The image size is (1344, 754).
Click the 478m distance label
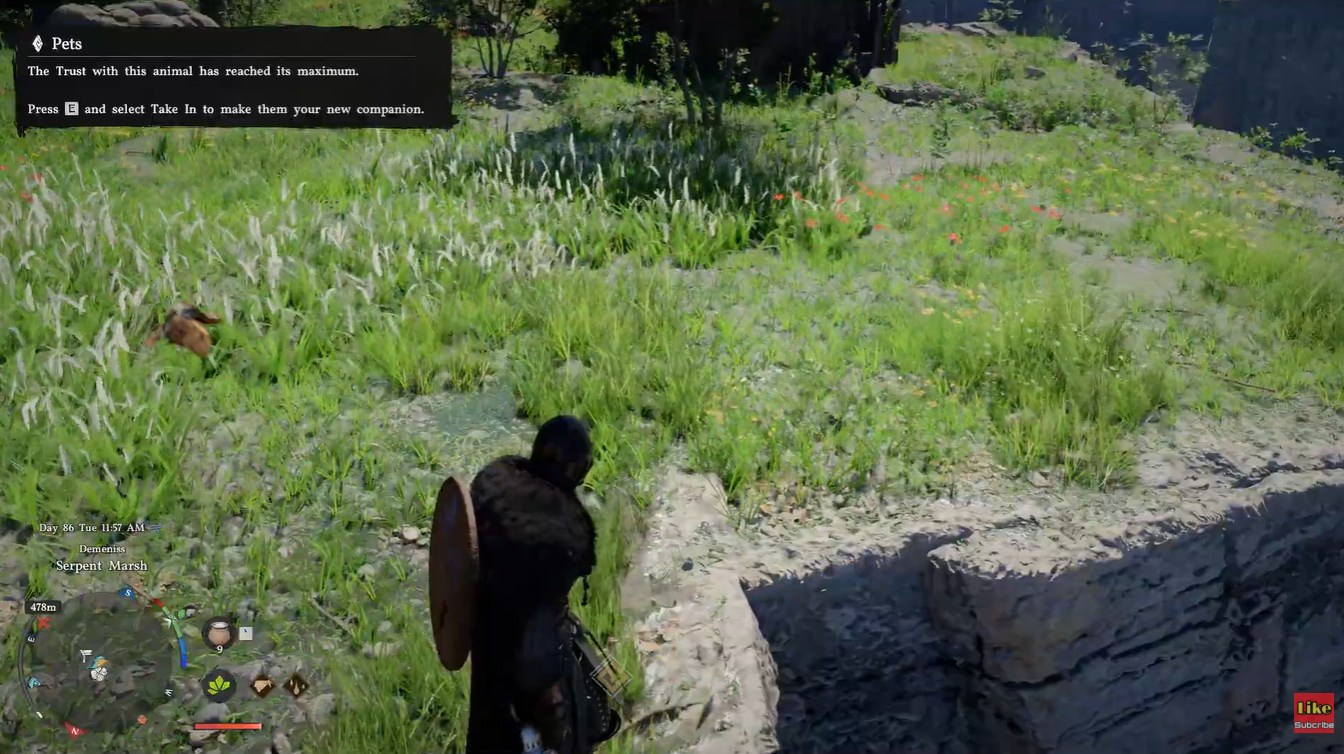(43, 606)
